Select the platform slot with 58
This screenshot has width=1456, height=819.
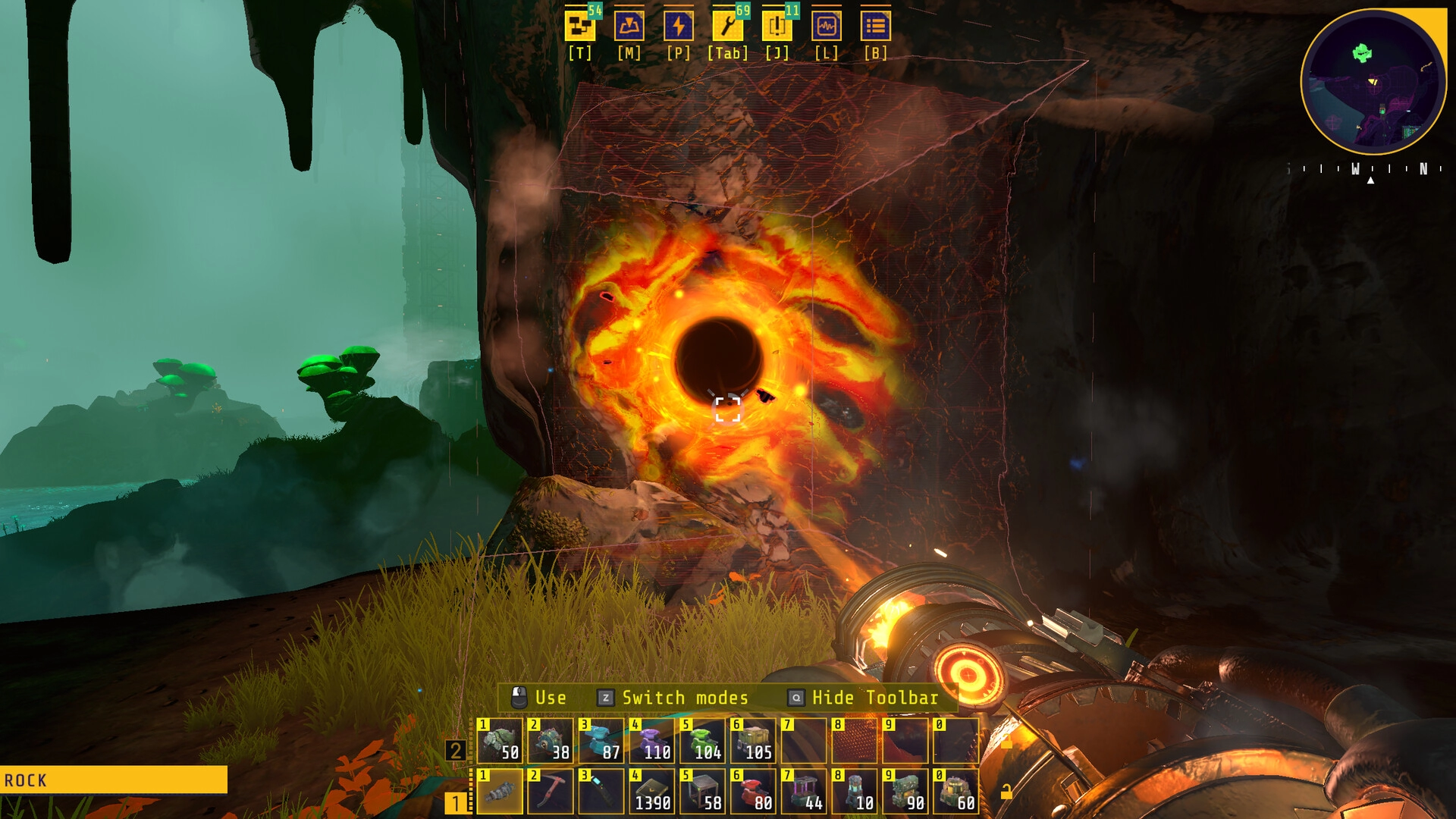[702, 791]
